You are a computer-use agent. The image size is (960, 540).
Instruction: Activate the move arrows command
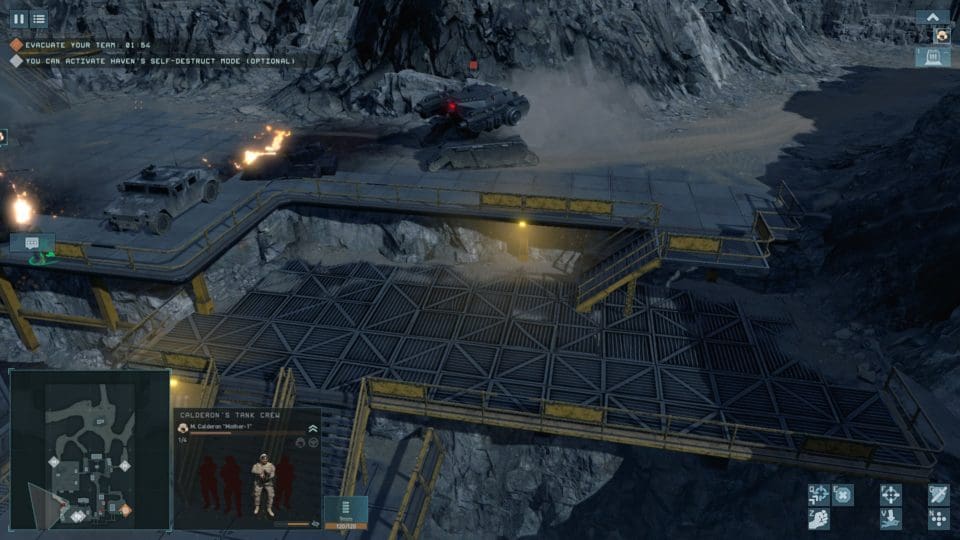(x=818, y=494)
